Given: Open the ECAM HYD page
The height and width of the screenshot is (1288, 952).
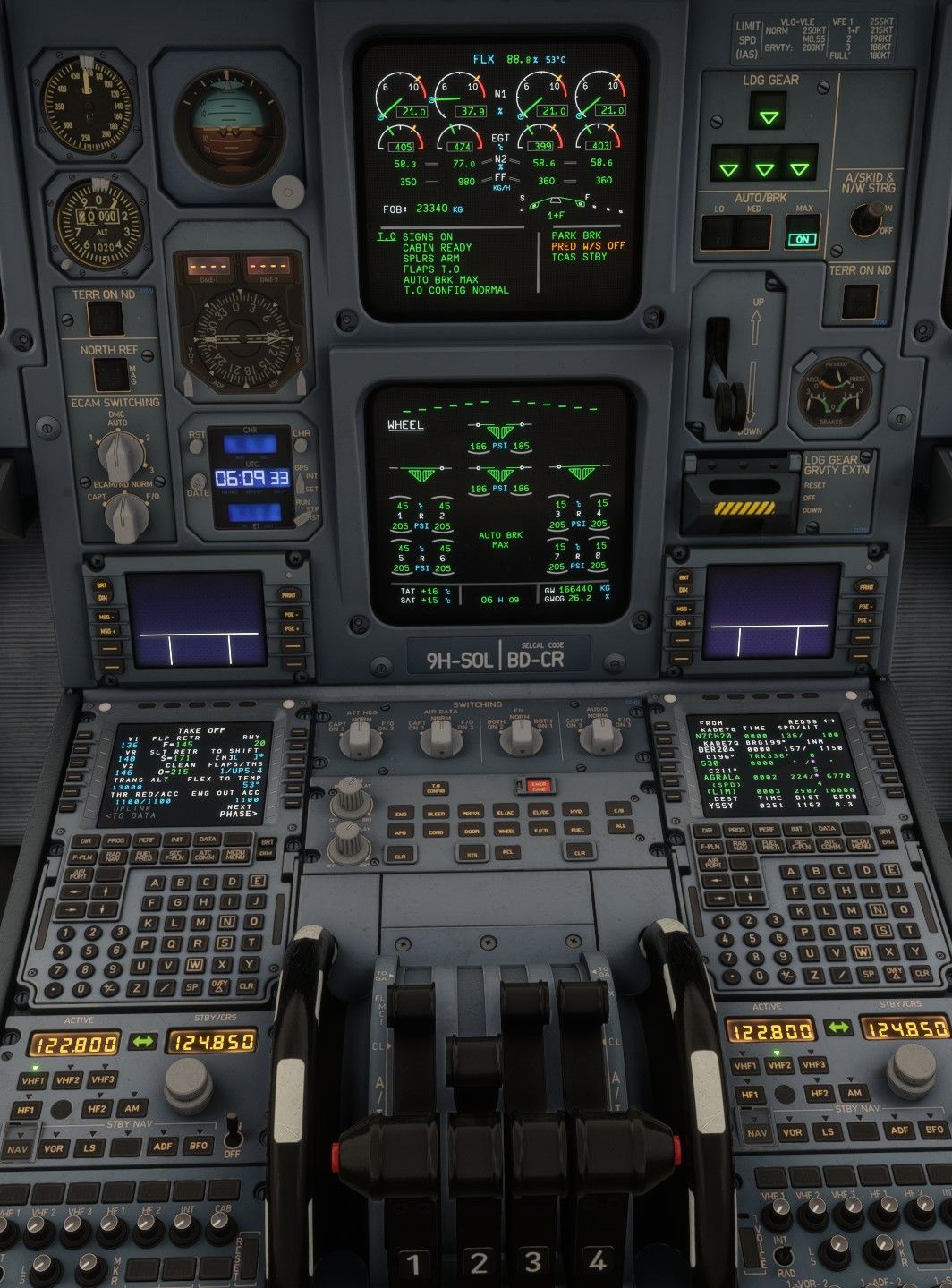Looking at the screenshot, I should [577, 814].
